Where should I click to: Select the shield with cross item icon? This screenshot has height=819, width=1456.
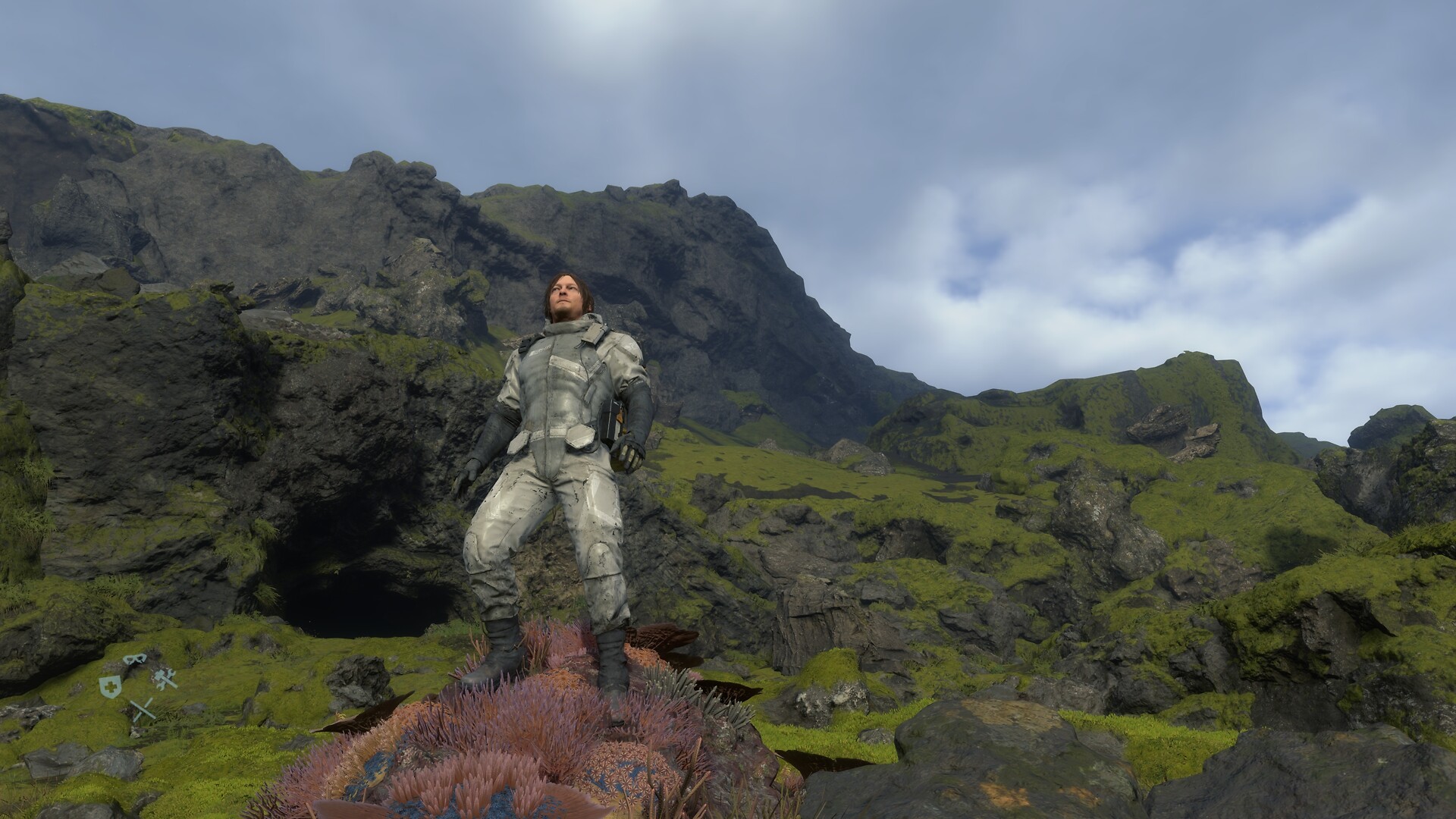(x=110, y=686)
